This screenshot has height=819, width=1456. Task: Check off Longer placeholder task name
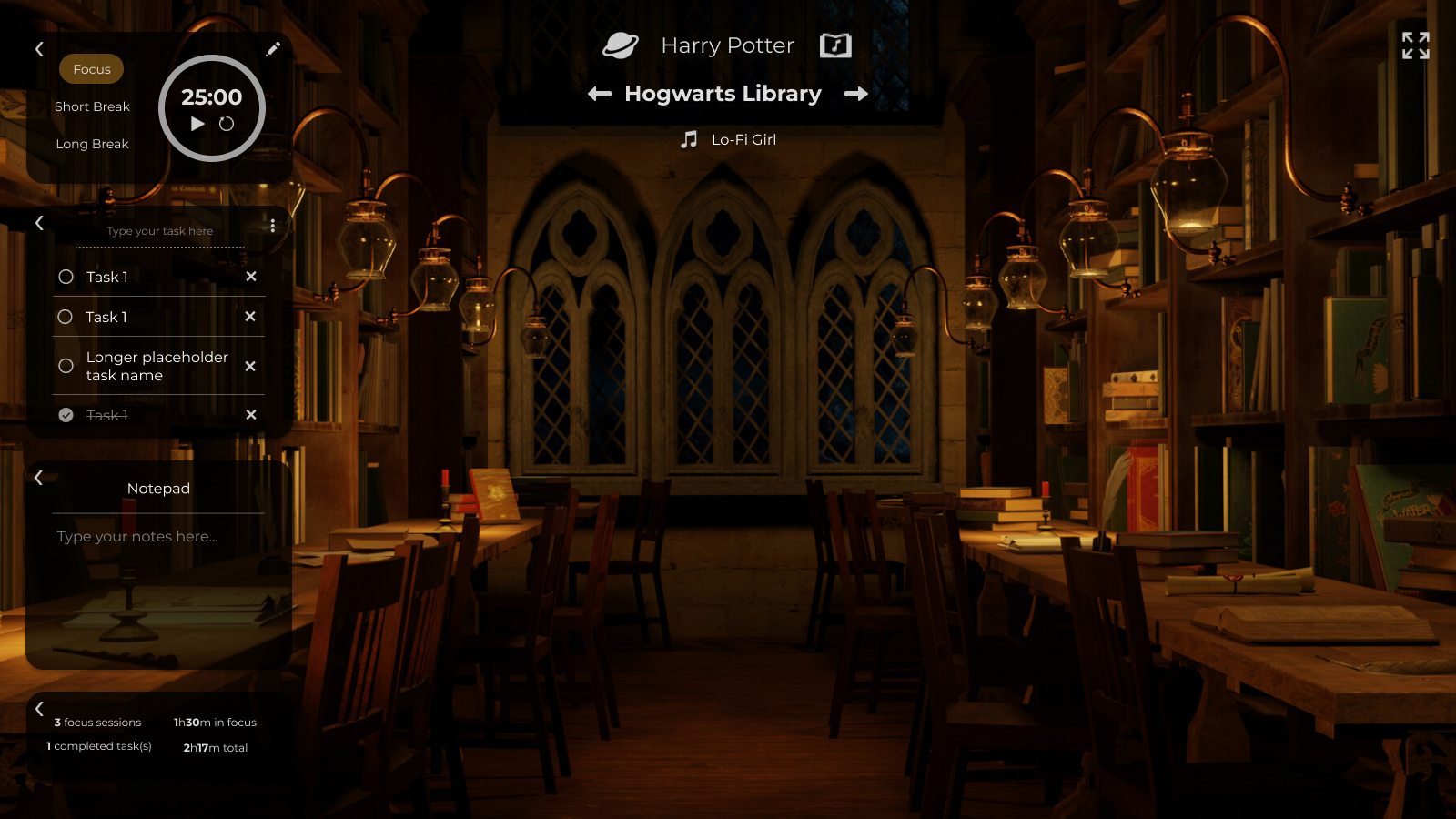[65, 366]
